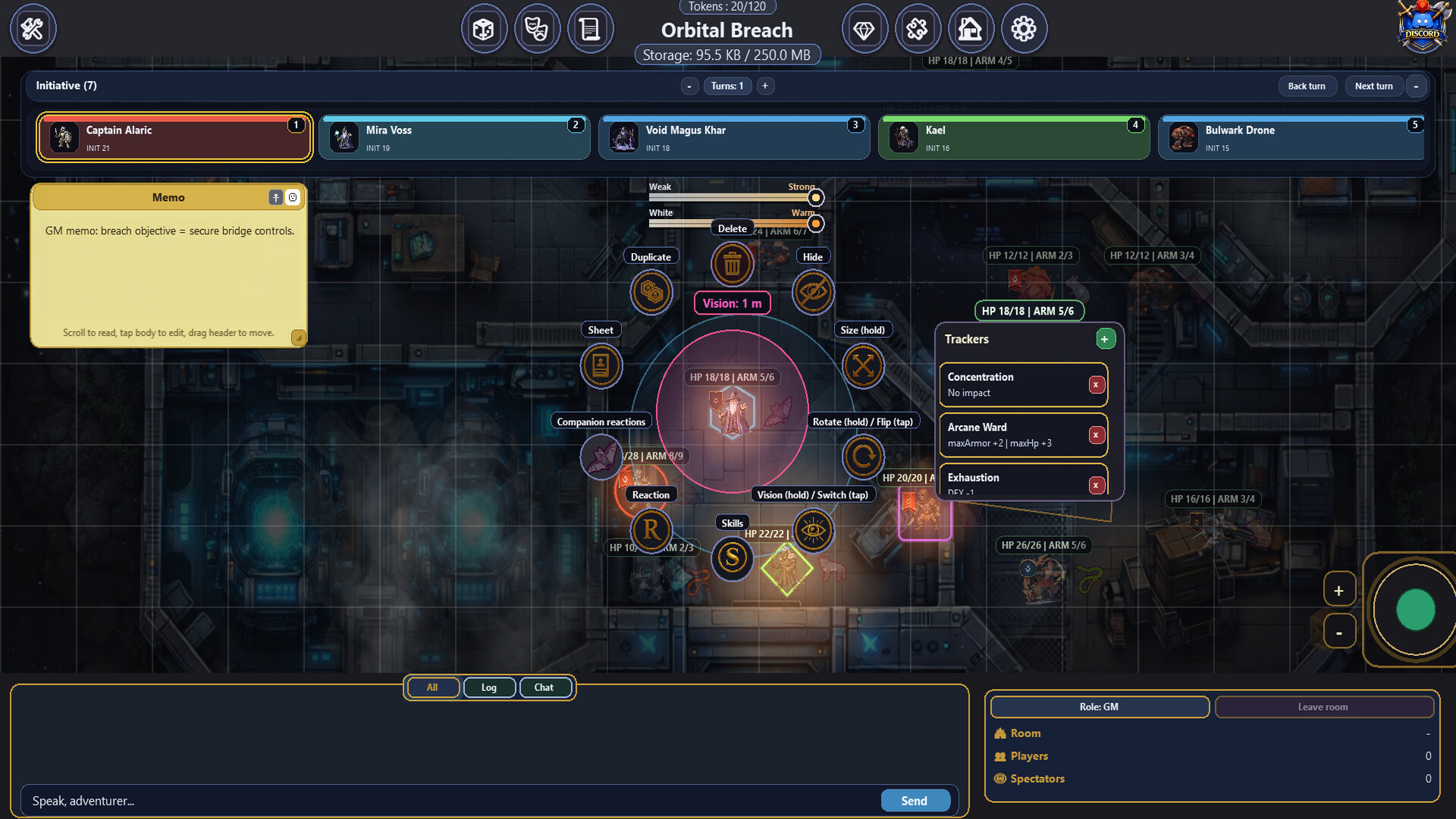Switch to the Chat tab
Image resolution: width=1456 pixels, height=819 pixels.
pyautogui.click(x=545, y=687)
